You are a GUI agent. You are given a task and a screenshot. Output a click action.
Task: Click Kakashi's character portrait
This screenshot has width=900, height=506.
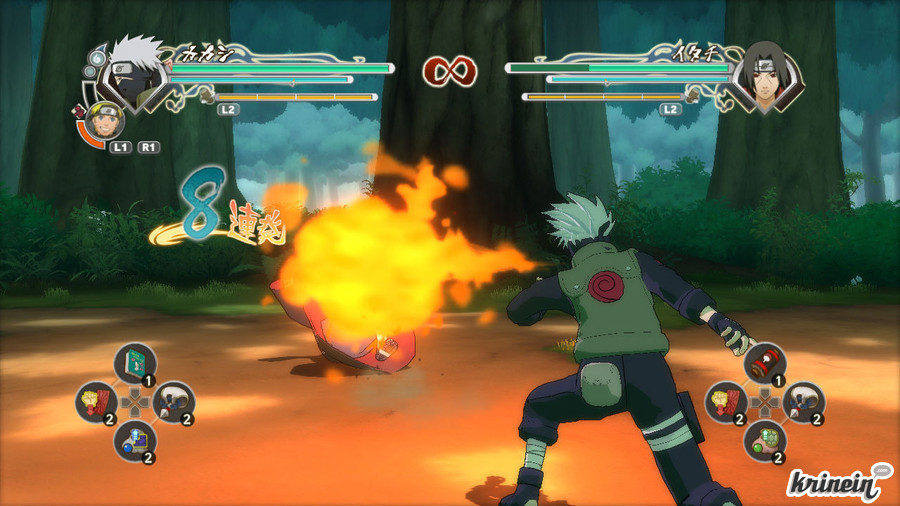[x=133, y=73]
